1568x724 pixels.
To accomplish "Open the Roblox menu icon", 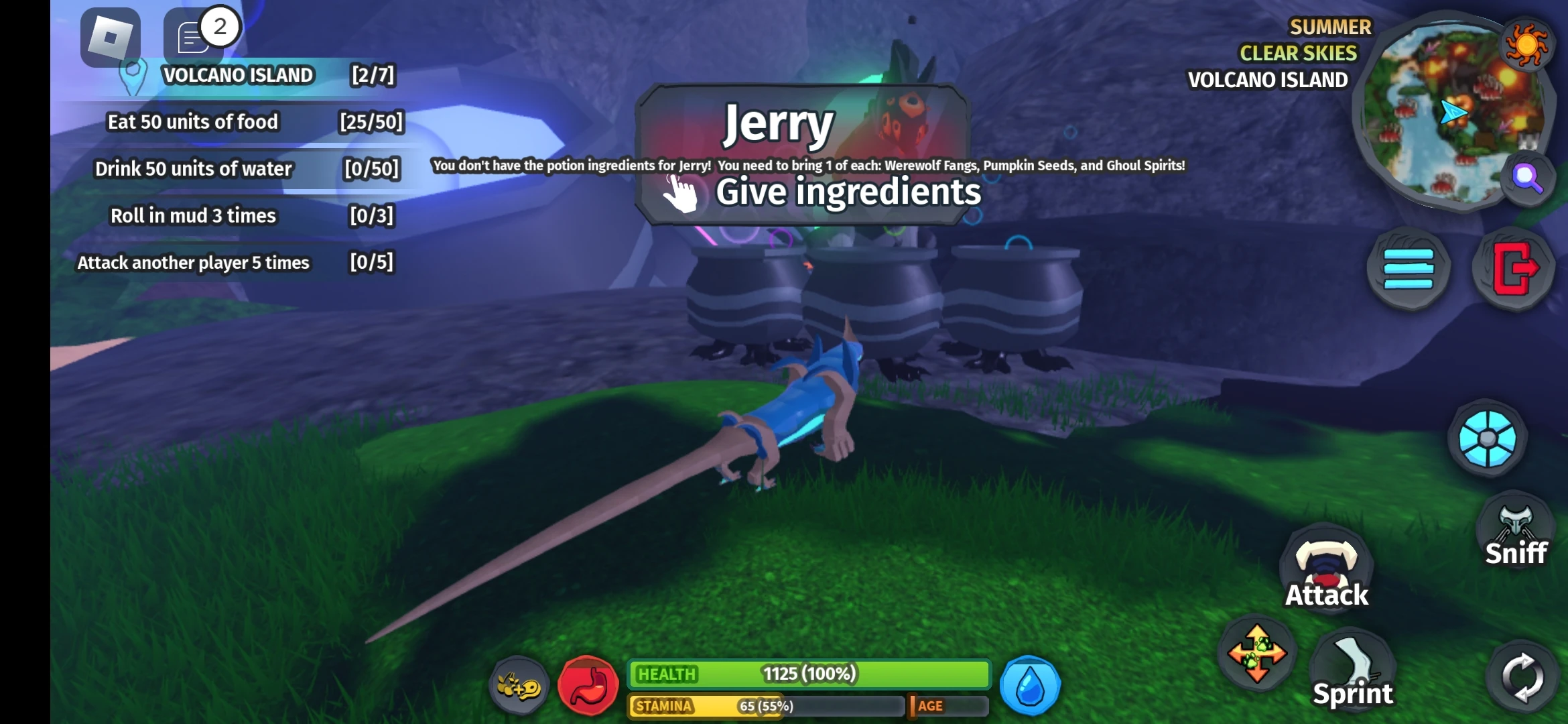I will [x=111, y=38].
